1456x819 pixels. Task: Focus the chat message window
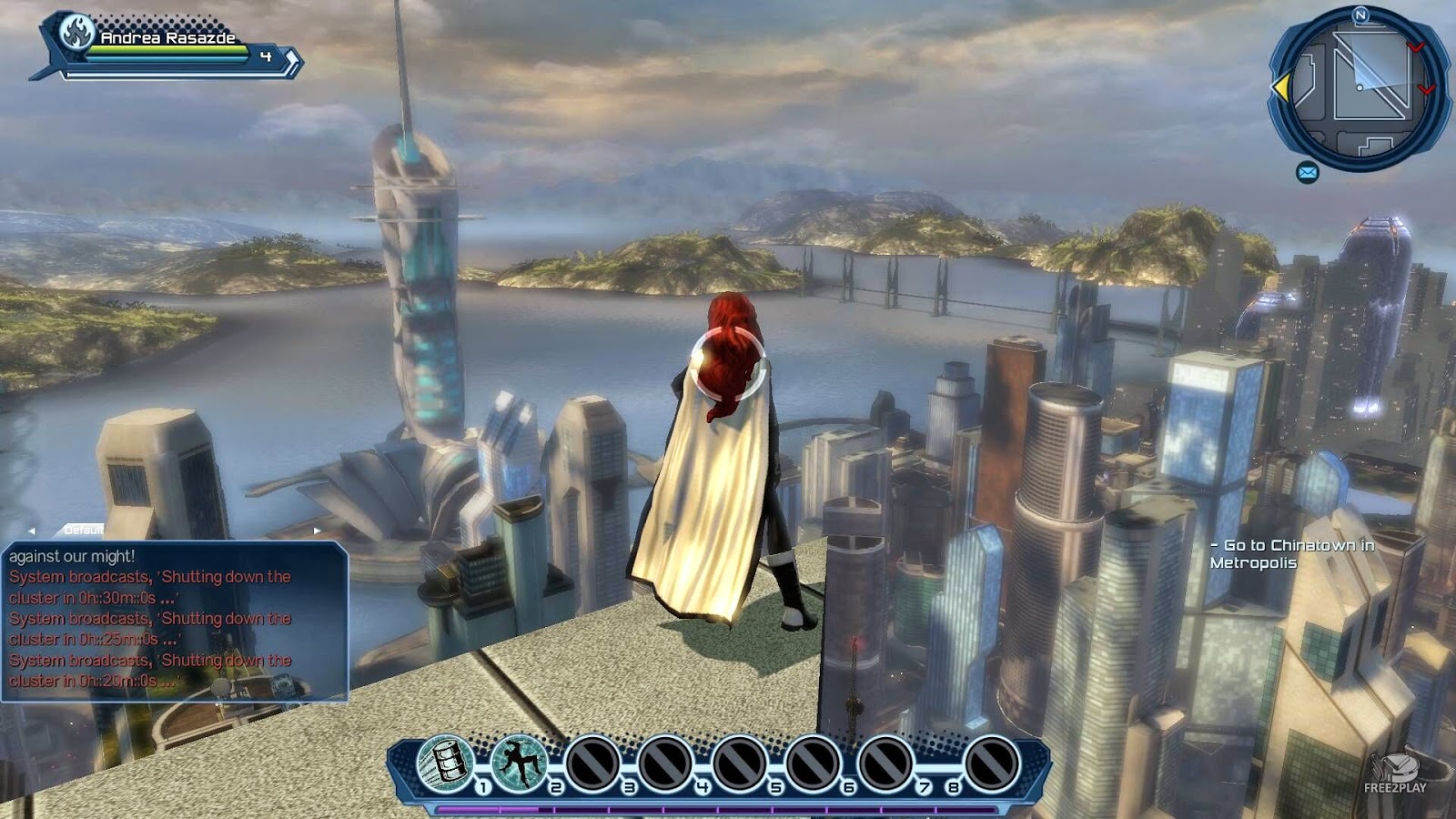pyautogui.click(x=175, y=621)
